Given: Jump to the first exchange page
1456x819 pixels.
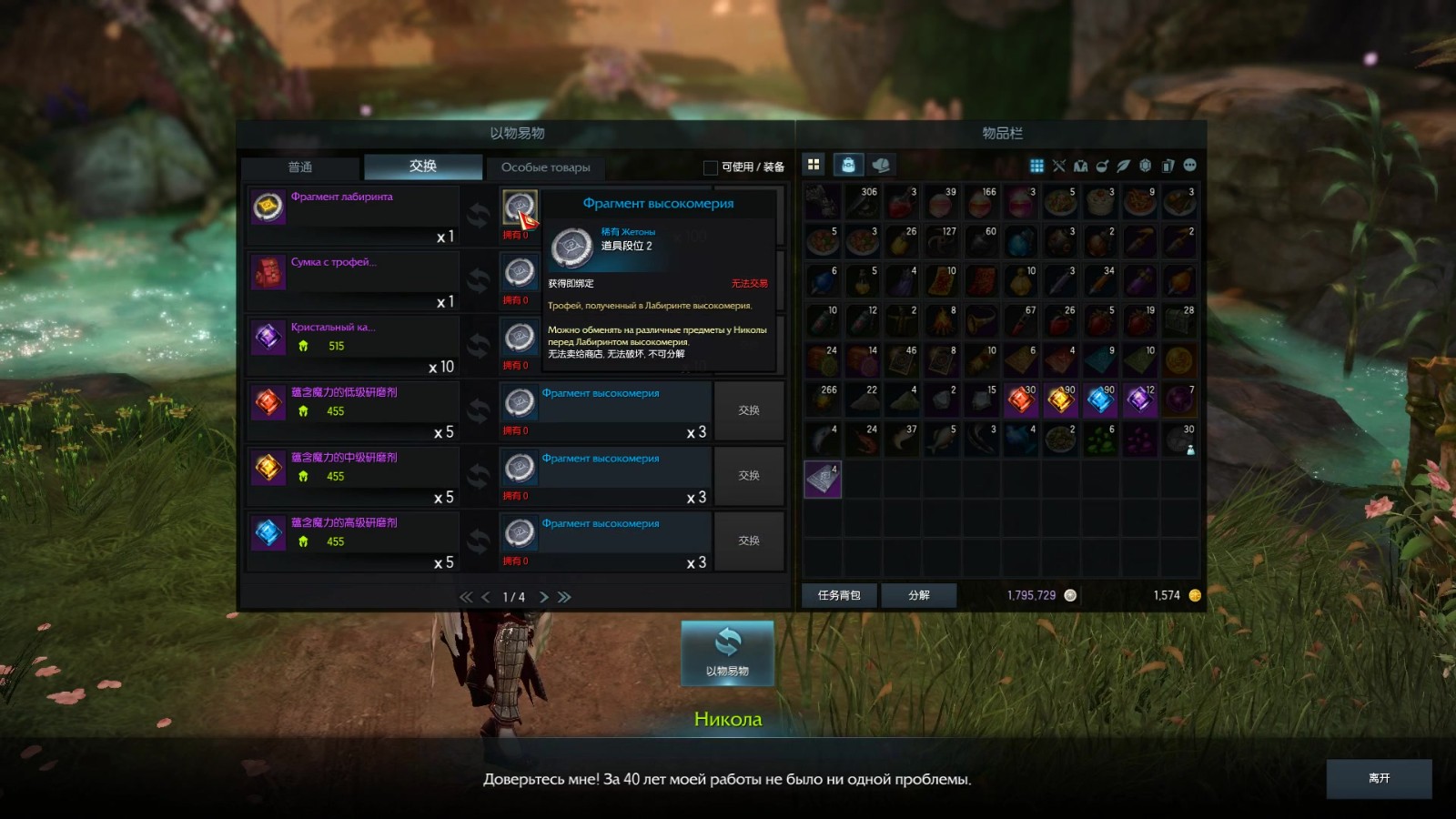Looking at the screenshot, I should click(465, 597).
